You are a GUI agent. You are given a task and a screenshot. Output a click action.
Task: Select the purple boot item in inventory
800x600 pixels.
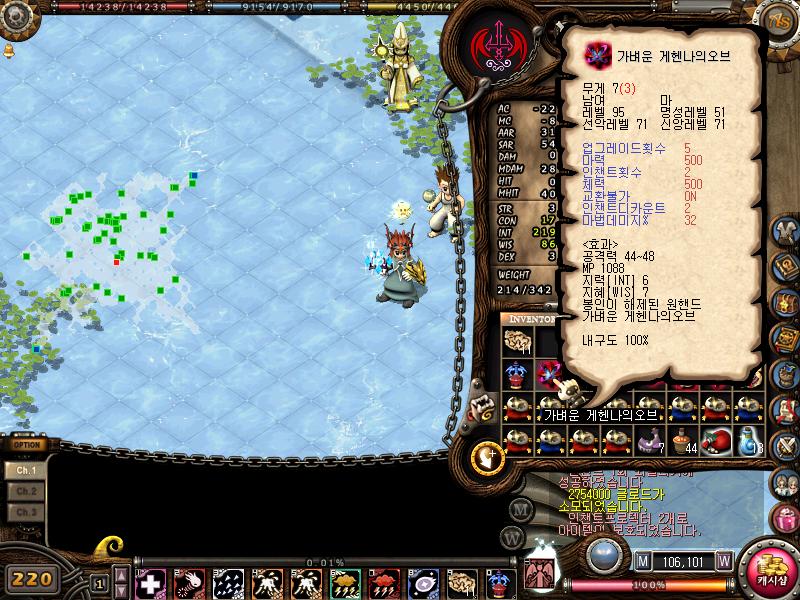(649, 441)
